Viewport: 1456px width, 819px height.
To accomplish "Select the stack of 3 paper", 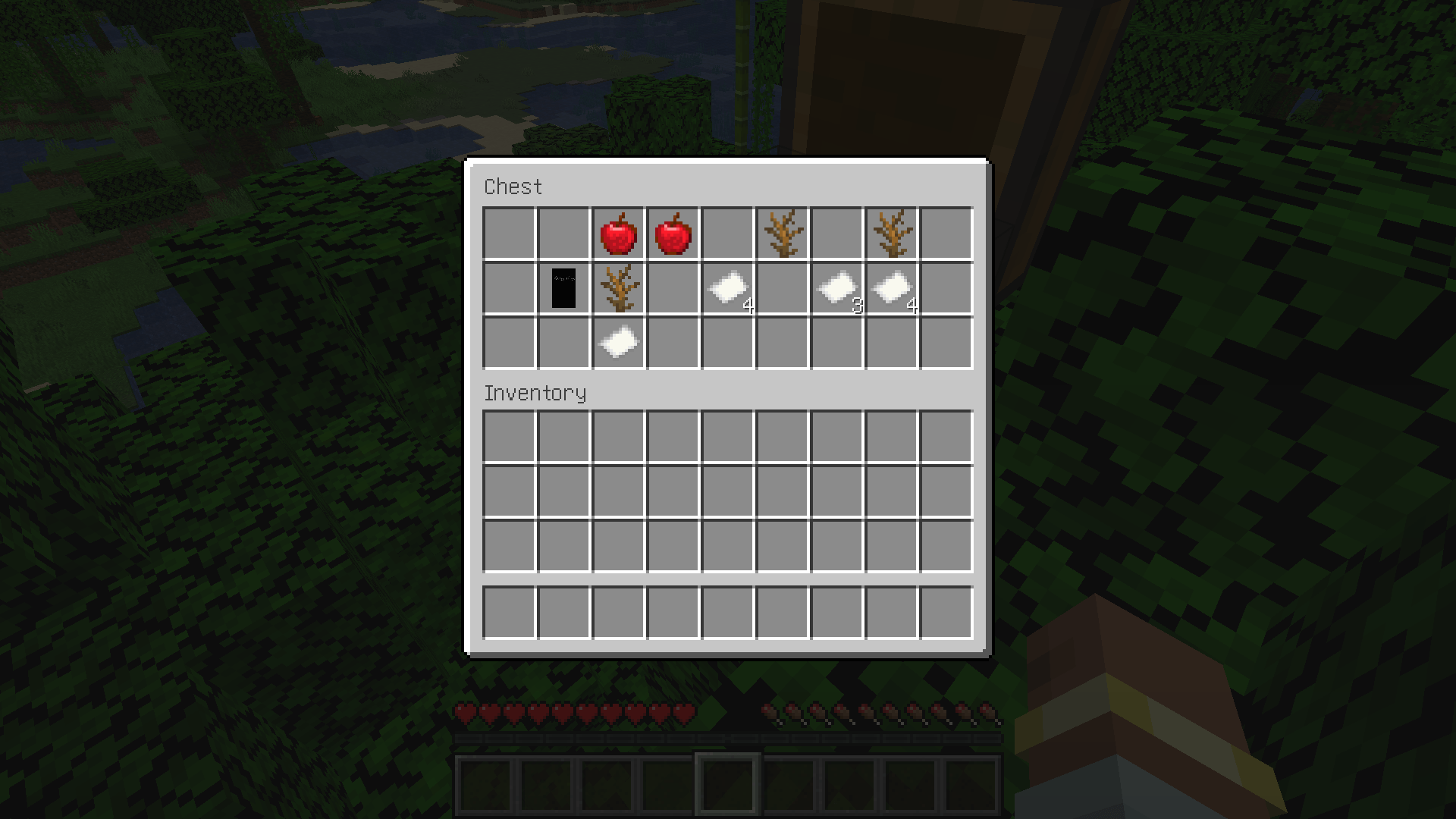I will click(836, 287).
